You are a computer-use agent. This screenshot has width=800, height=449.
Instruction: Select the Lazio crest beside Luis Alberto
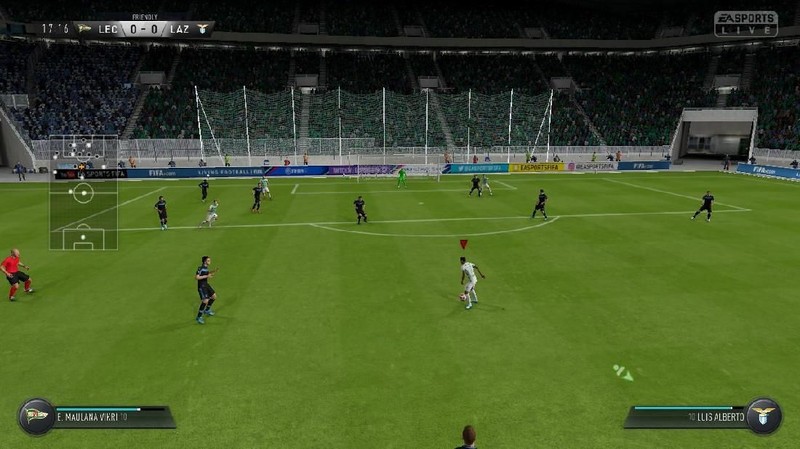pyautogui.click(x=764, y=416)
